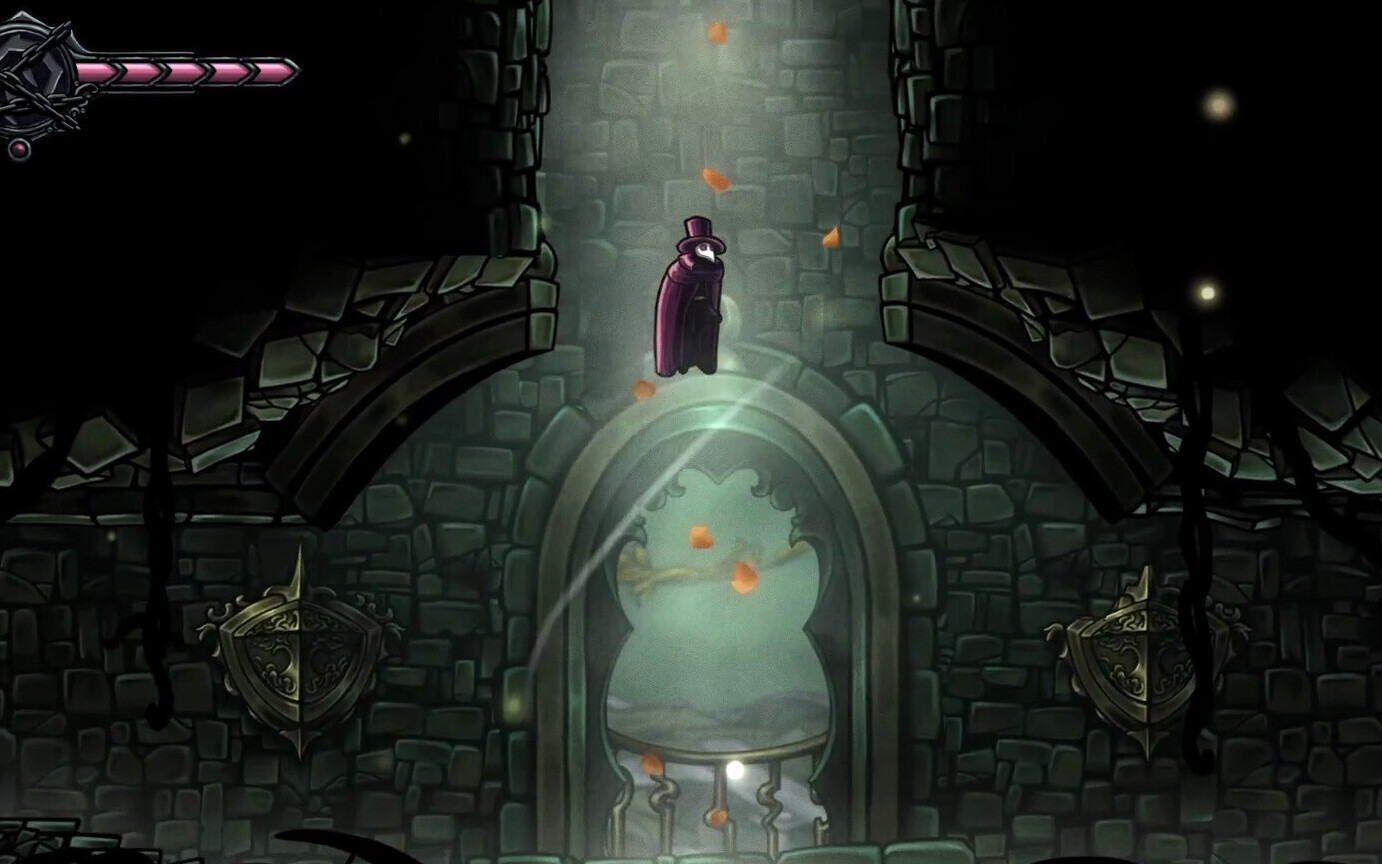Select the plague doctor's top hat

(700, 230)
